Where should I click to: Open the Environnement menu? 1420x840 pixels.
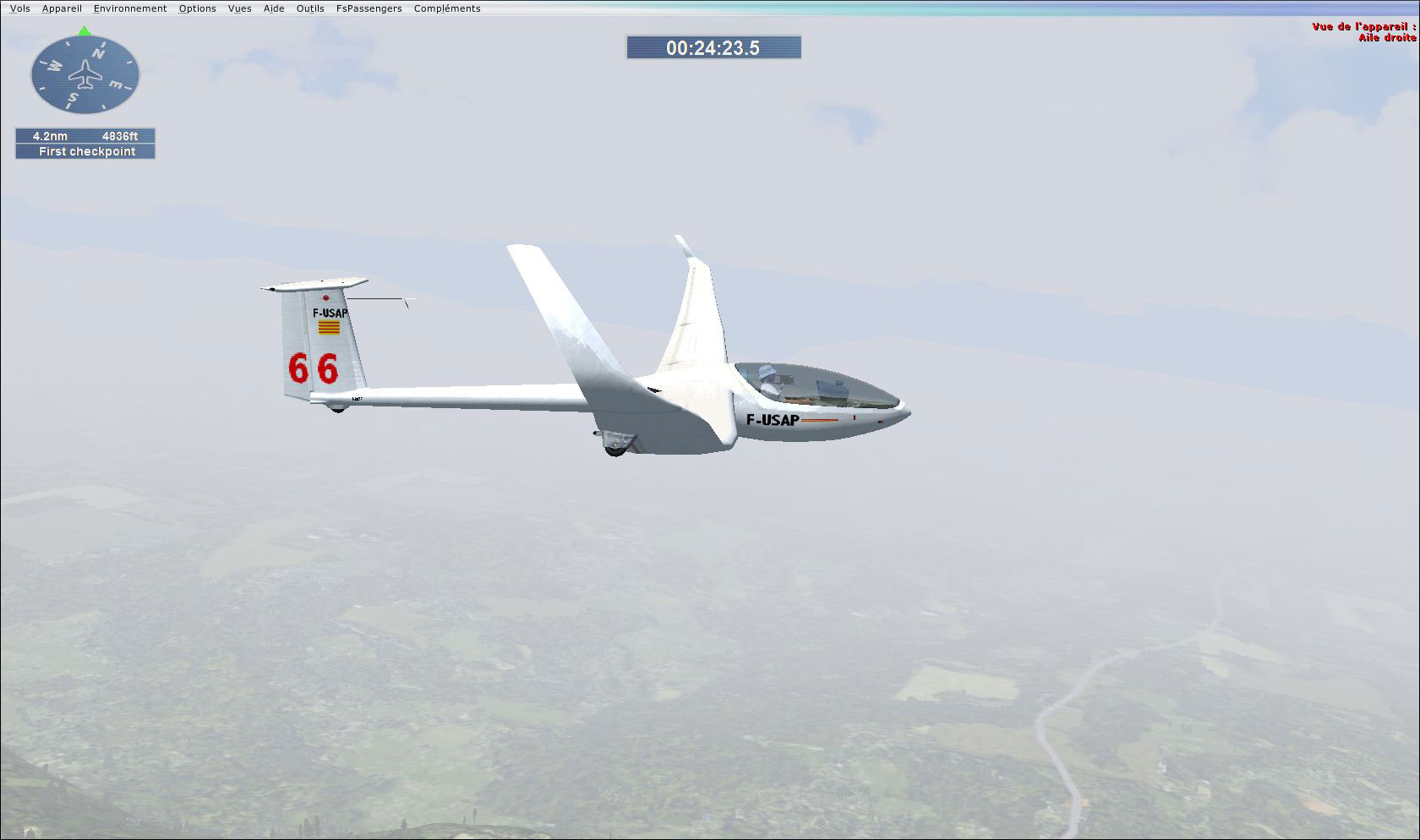pyautogui.click(x=129, y=8)
